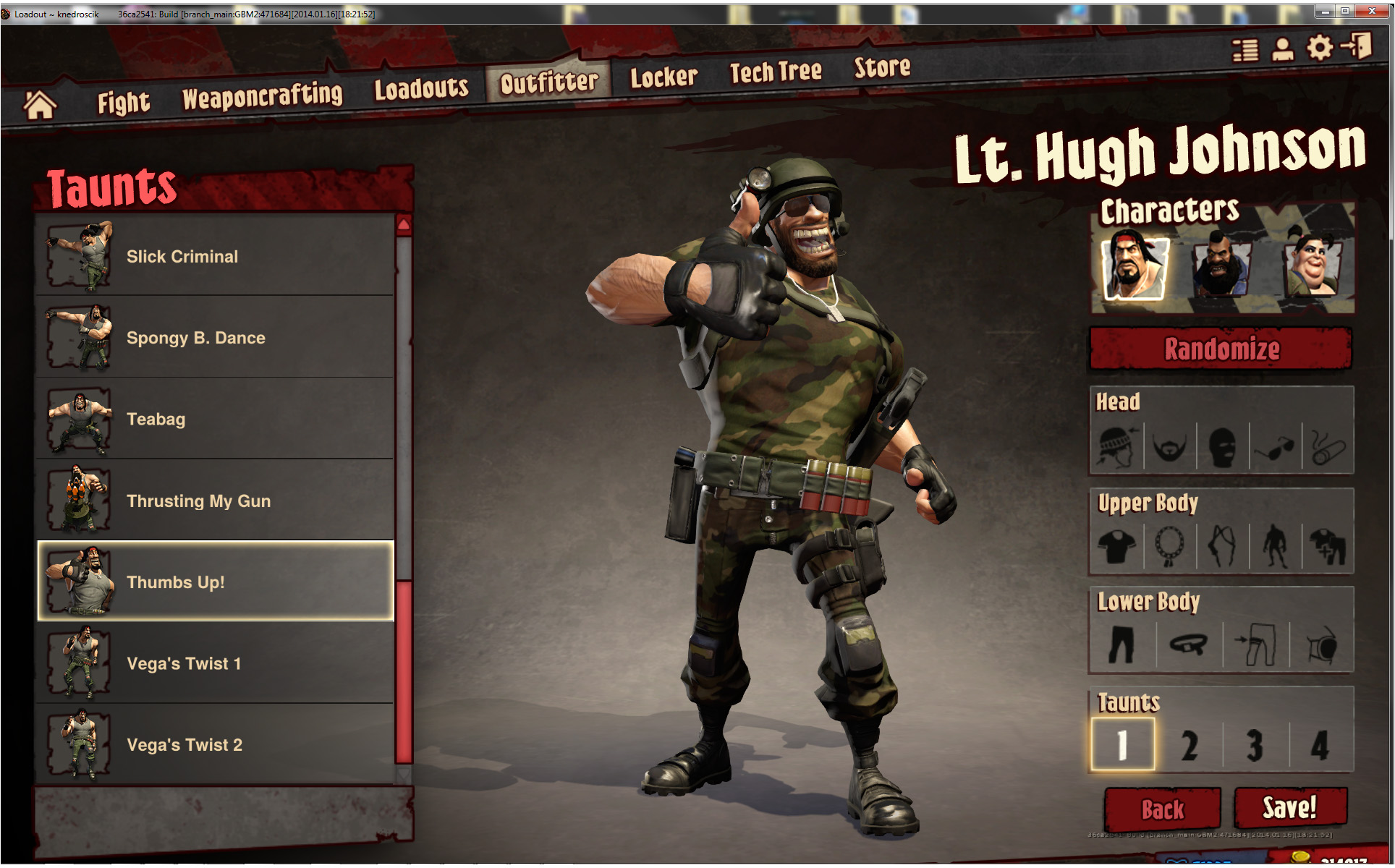Switch to the Weaponcrafting tab
This screenshot has height=868, width=1395.
coord(262,95)
